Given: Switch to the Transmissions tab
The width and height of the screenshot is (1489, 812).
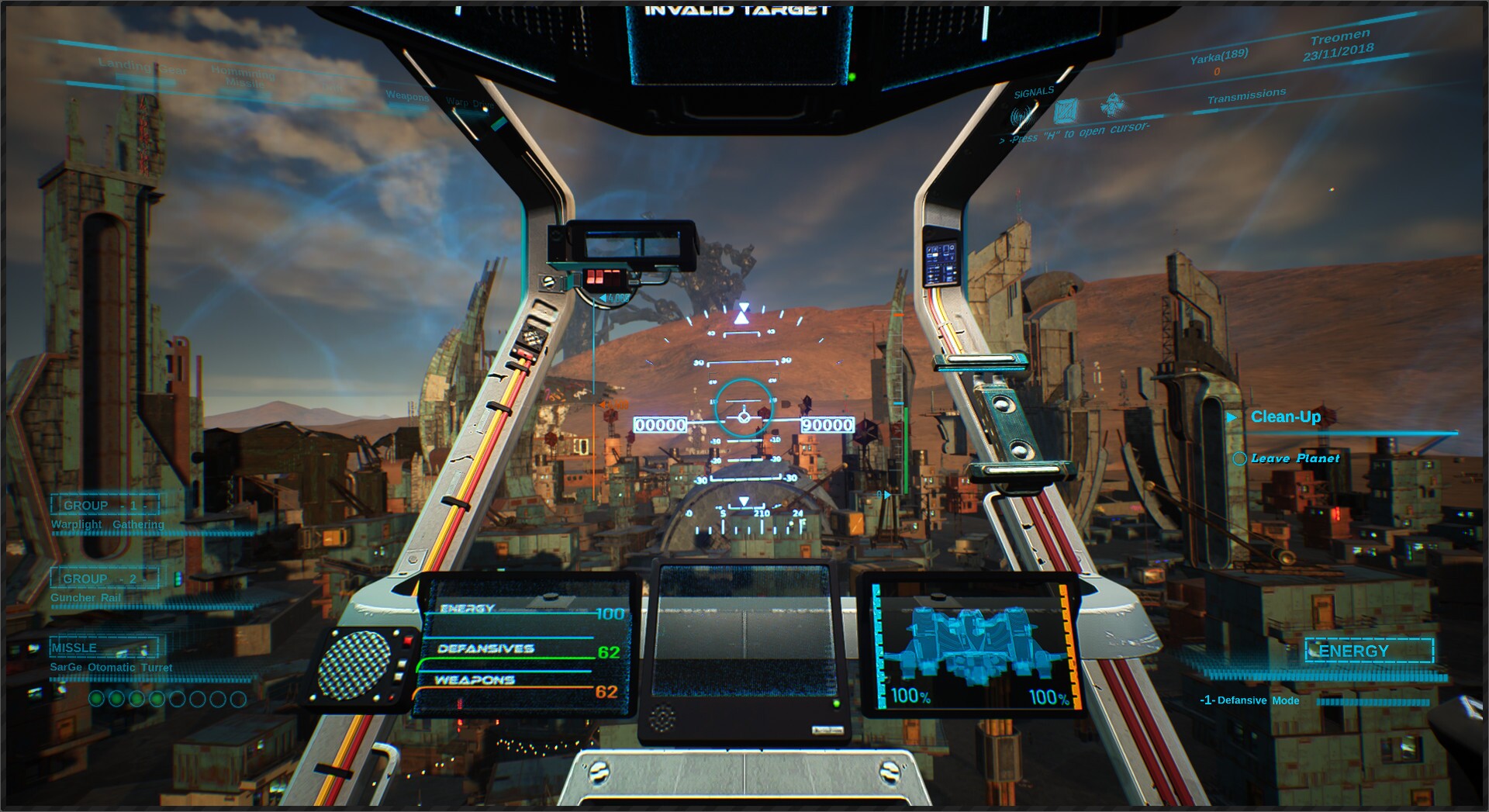Looking at the screenshot, I should (x=1248, y=92).
